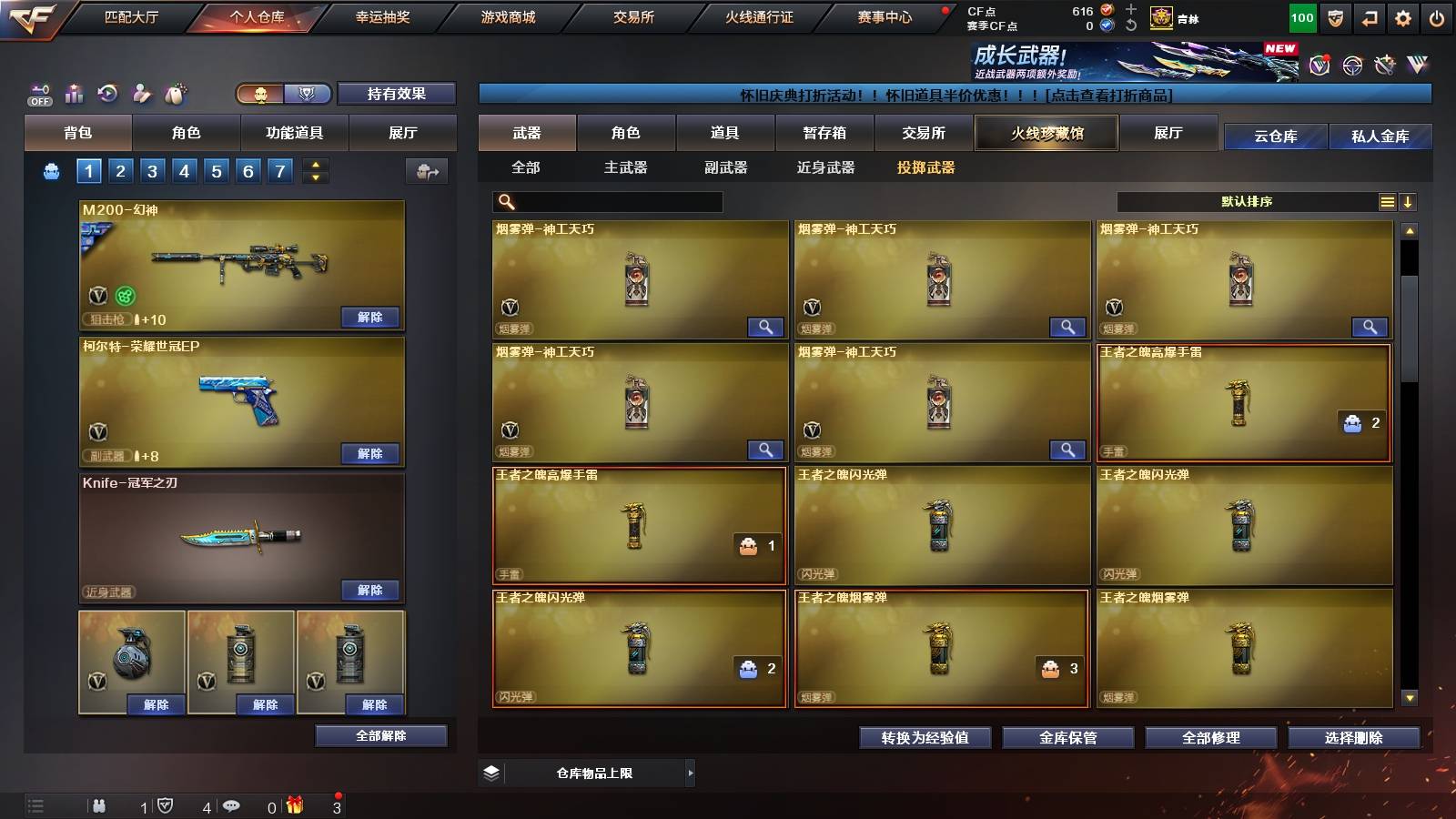The height and width of the screenshot is (819, 1456).
Task: Select the bar chart stats icon in left panel
Action: click(74, 94)
